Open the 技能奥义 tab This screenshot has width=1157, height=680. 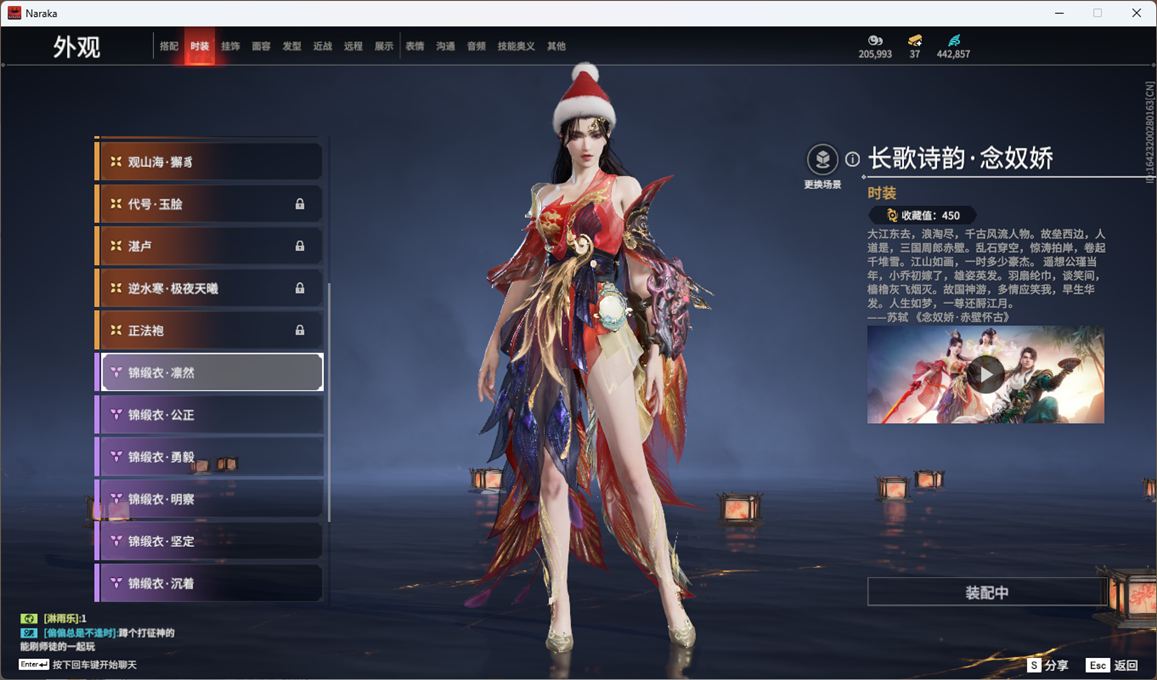(516, 46)
